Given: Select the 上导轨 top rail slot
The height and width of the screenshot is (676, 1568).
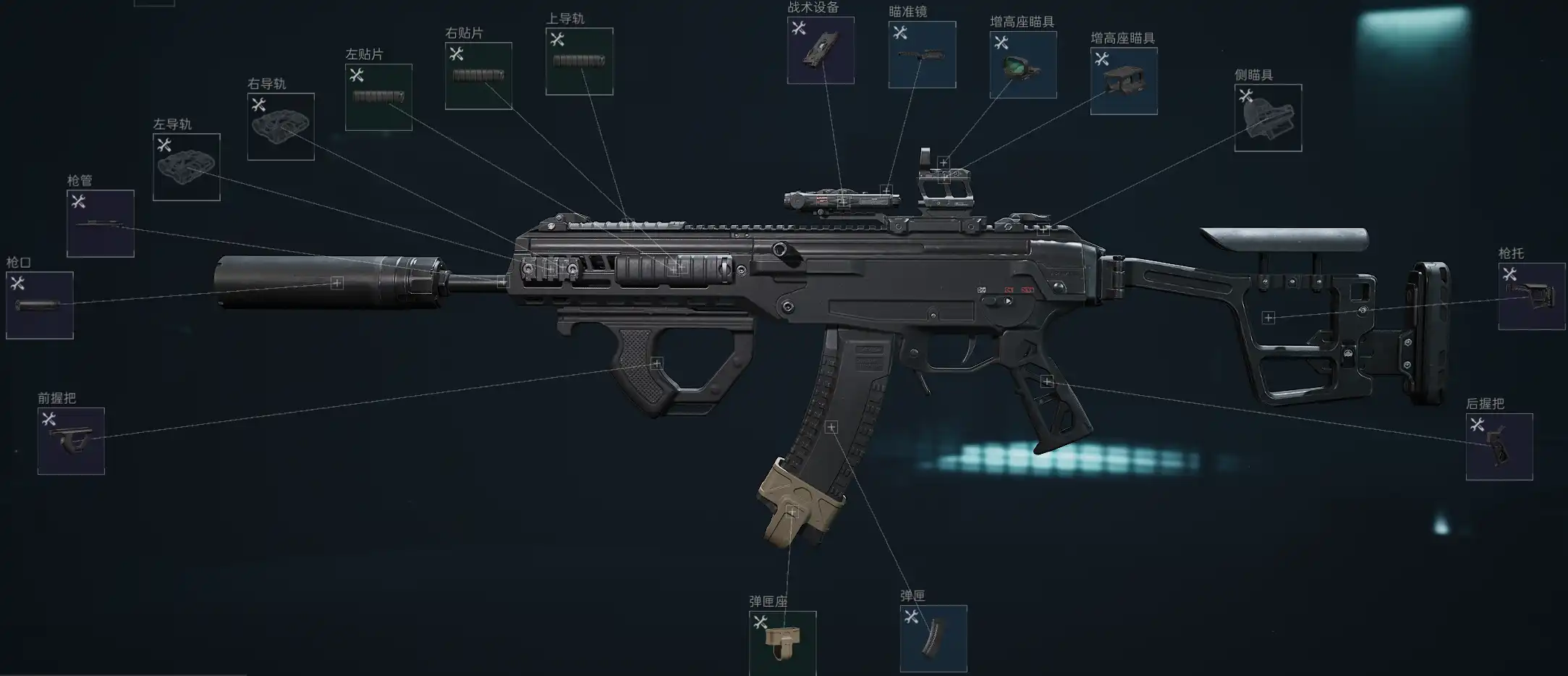Looking at the screenshot, I should 579,62.
